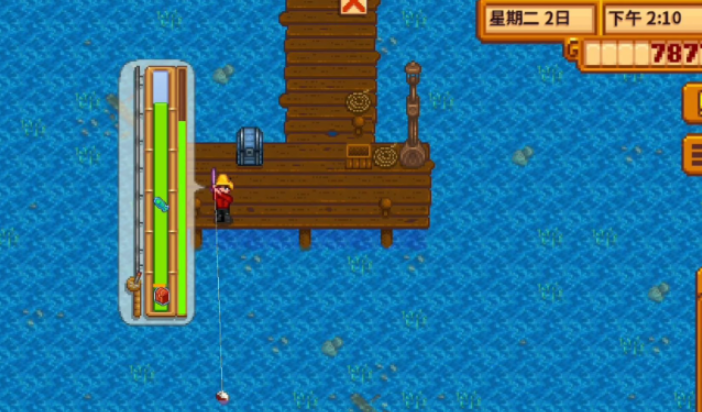This screenshot has height=412, width=702.
Task: Open the menu with the three-line button
Action: [693, 153]
